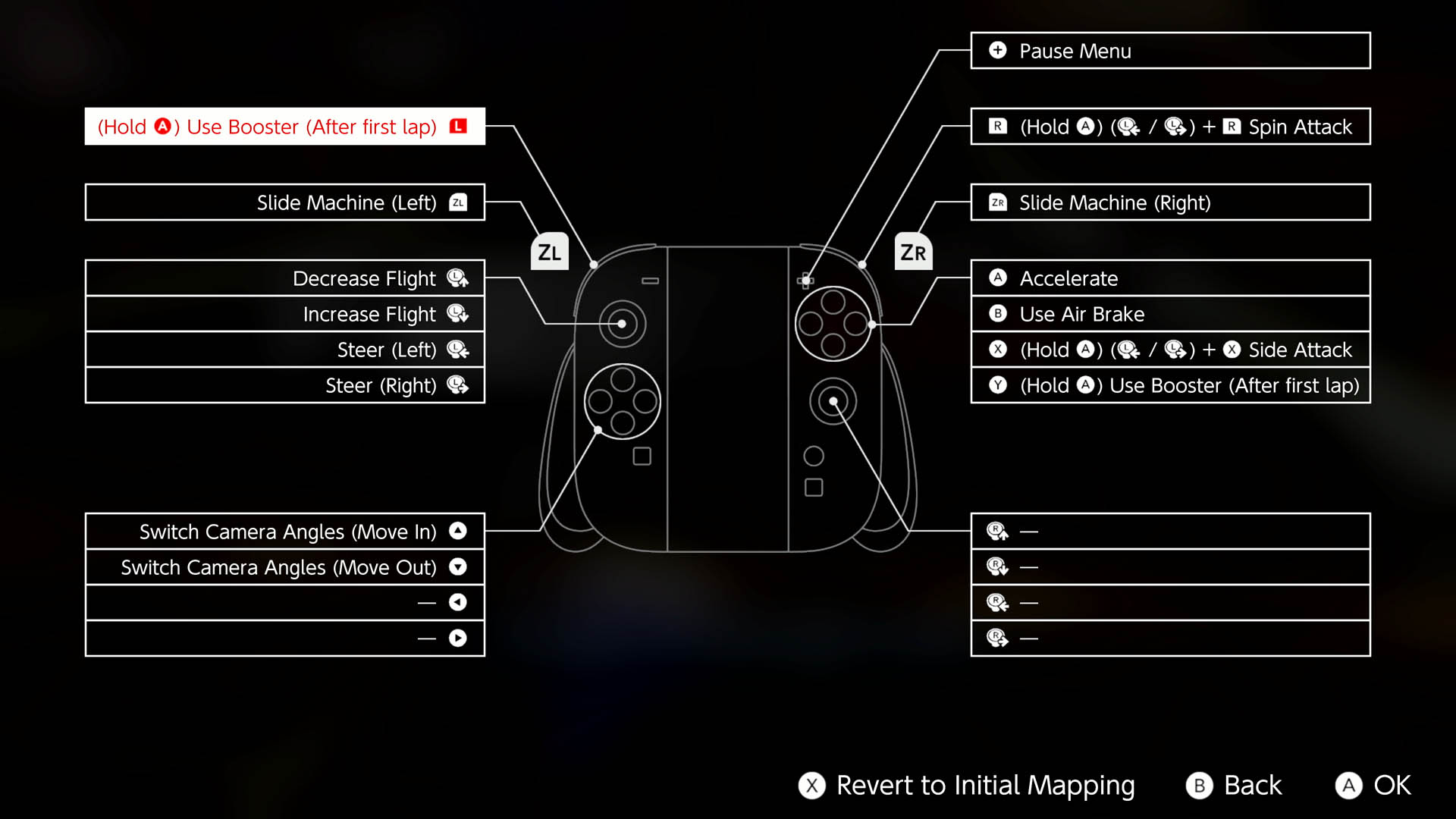The width and height of the screenshot is (1456, 819).
Task: Select the red L icon for Use Booster
Action: (457, 127)
